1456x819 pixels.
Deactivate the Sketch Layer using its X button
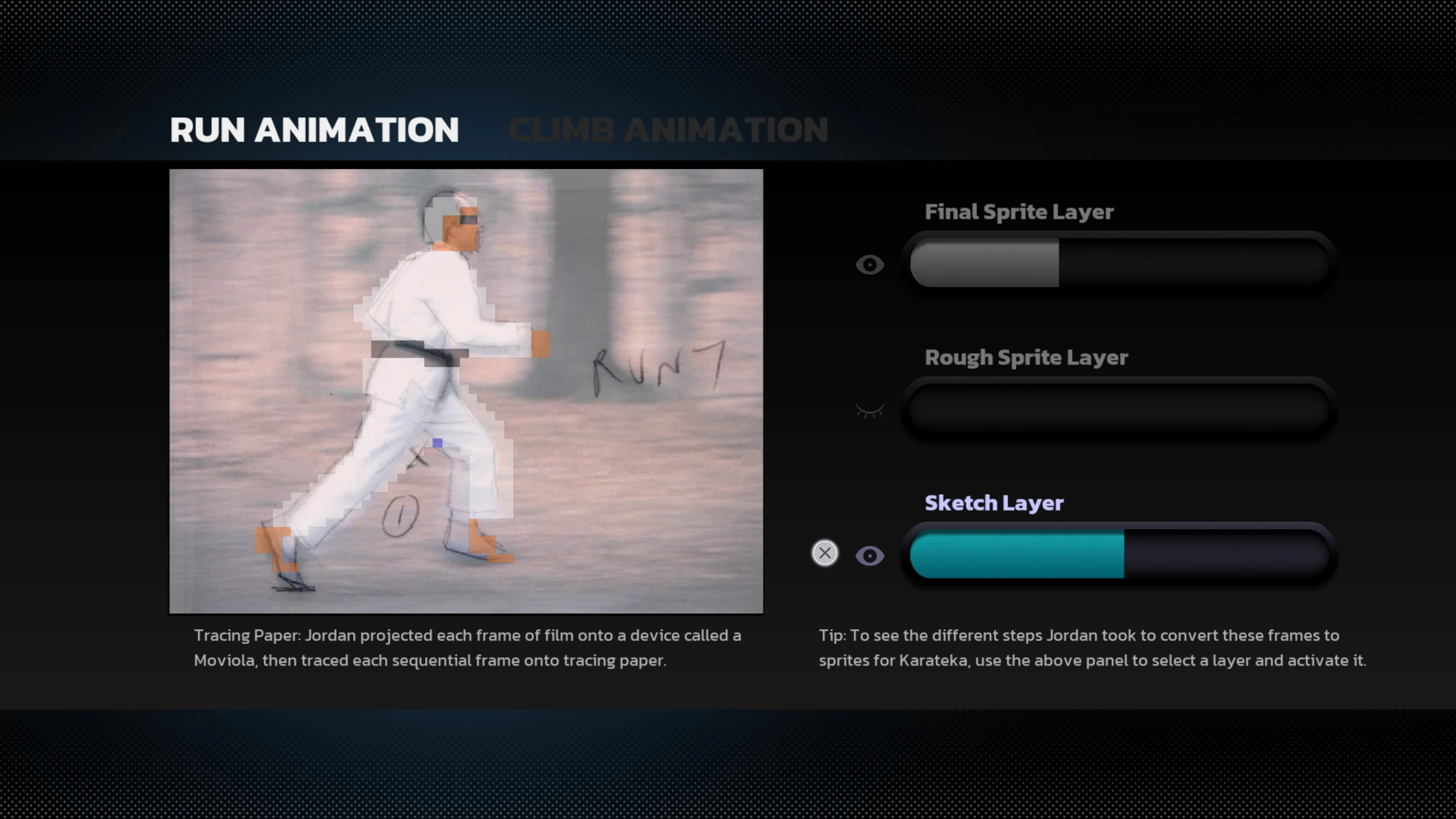pos(825,553)
